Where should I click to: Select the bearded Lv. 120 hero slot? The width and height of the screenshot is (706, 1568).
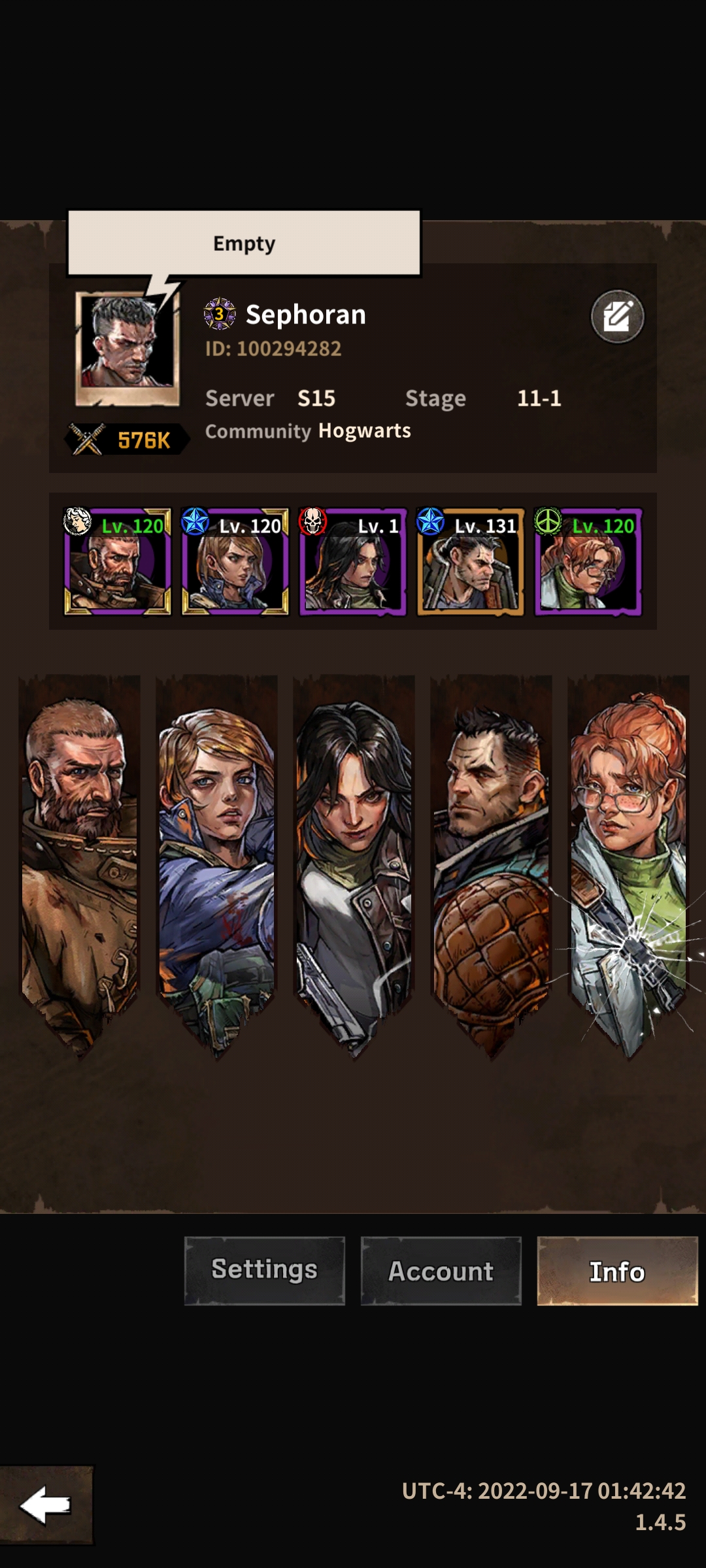118,562
